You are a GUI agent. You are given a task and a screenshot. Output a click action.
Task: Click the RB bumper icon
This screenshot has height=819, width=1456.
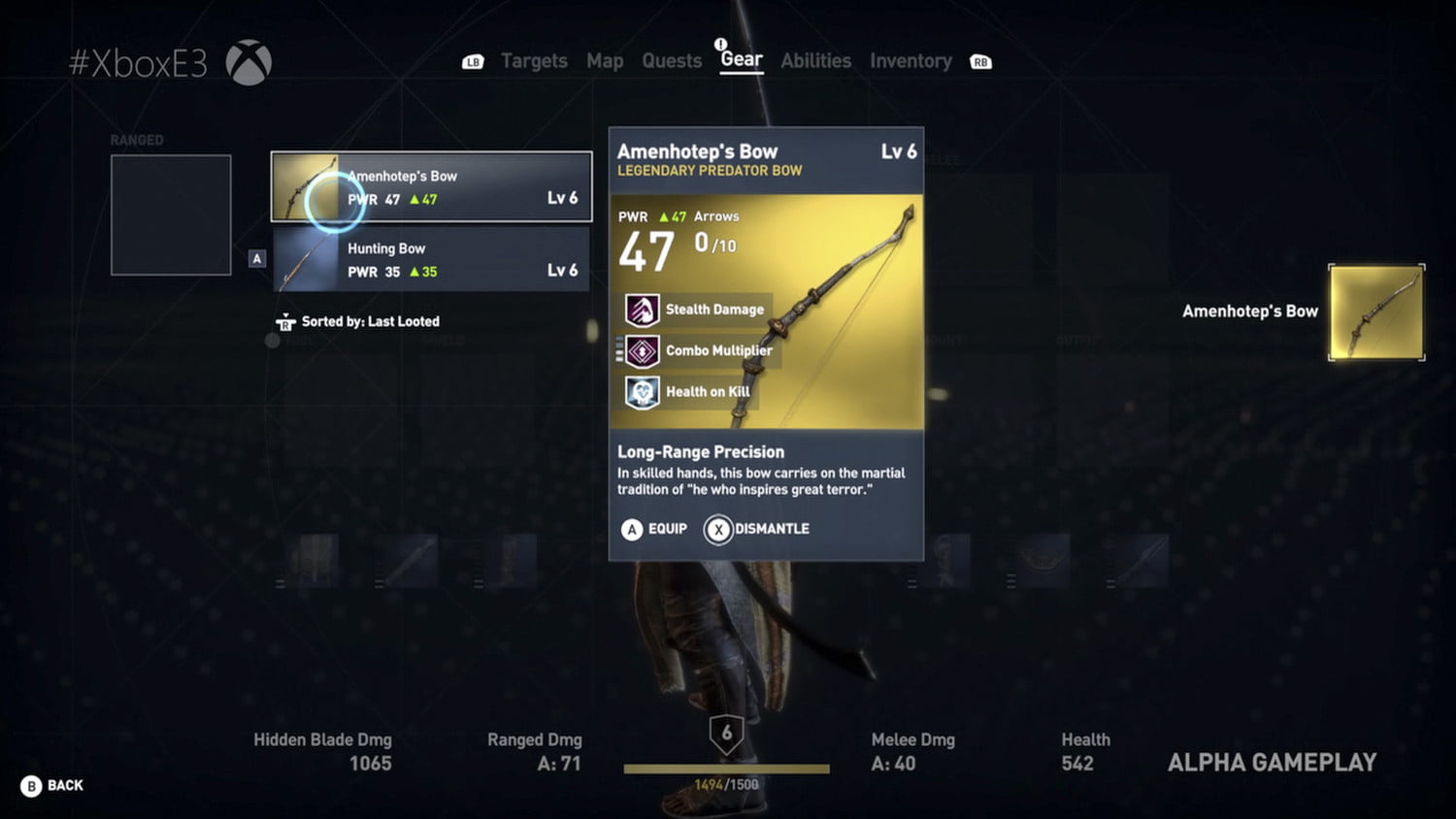tap(980, 61)
